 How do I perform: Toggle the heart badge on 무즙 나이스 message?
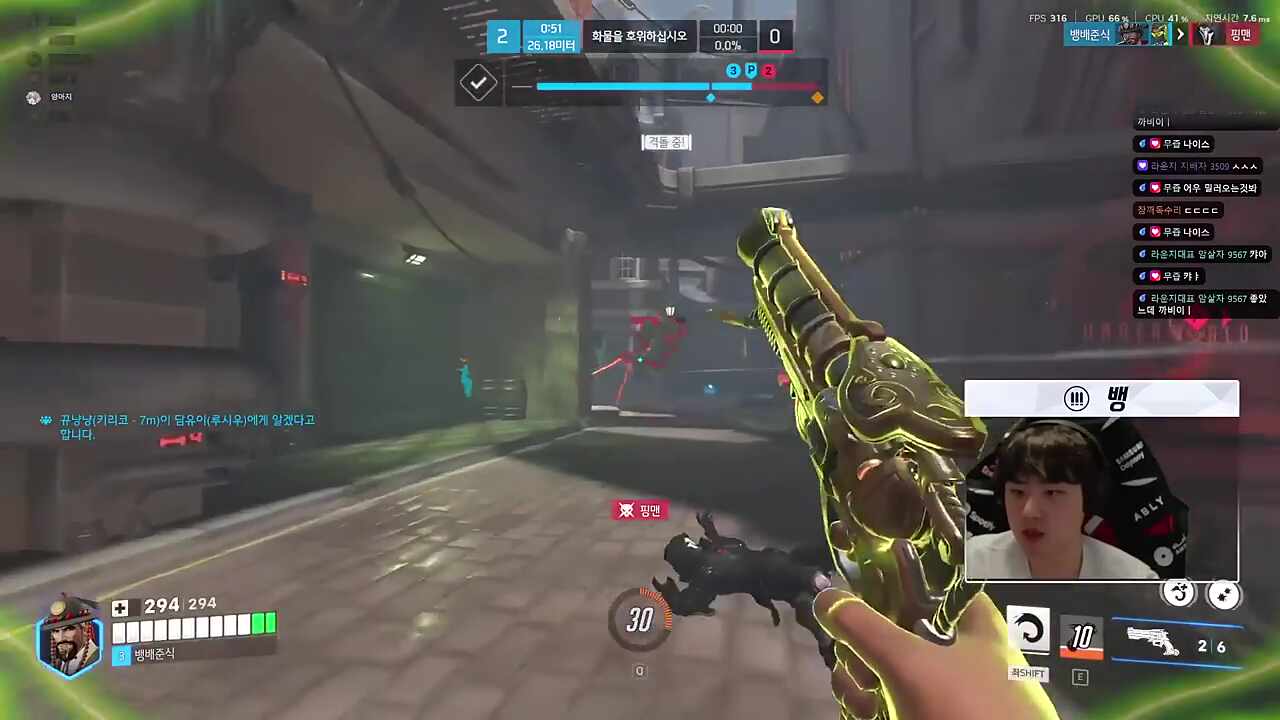coord(1153,144)
